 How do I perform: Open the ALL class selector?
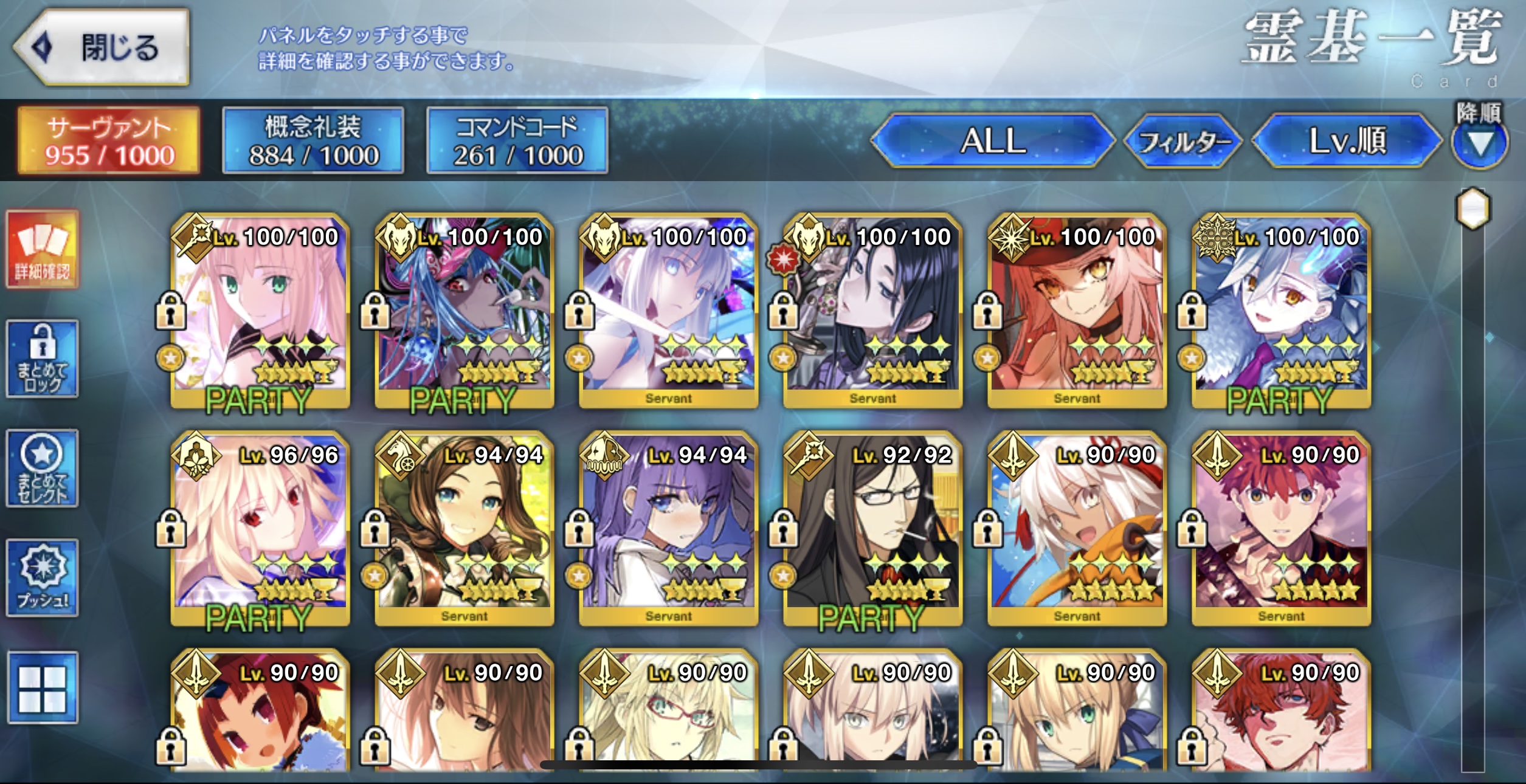coord(993,141)
